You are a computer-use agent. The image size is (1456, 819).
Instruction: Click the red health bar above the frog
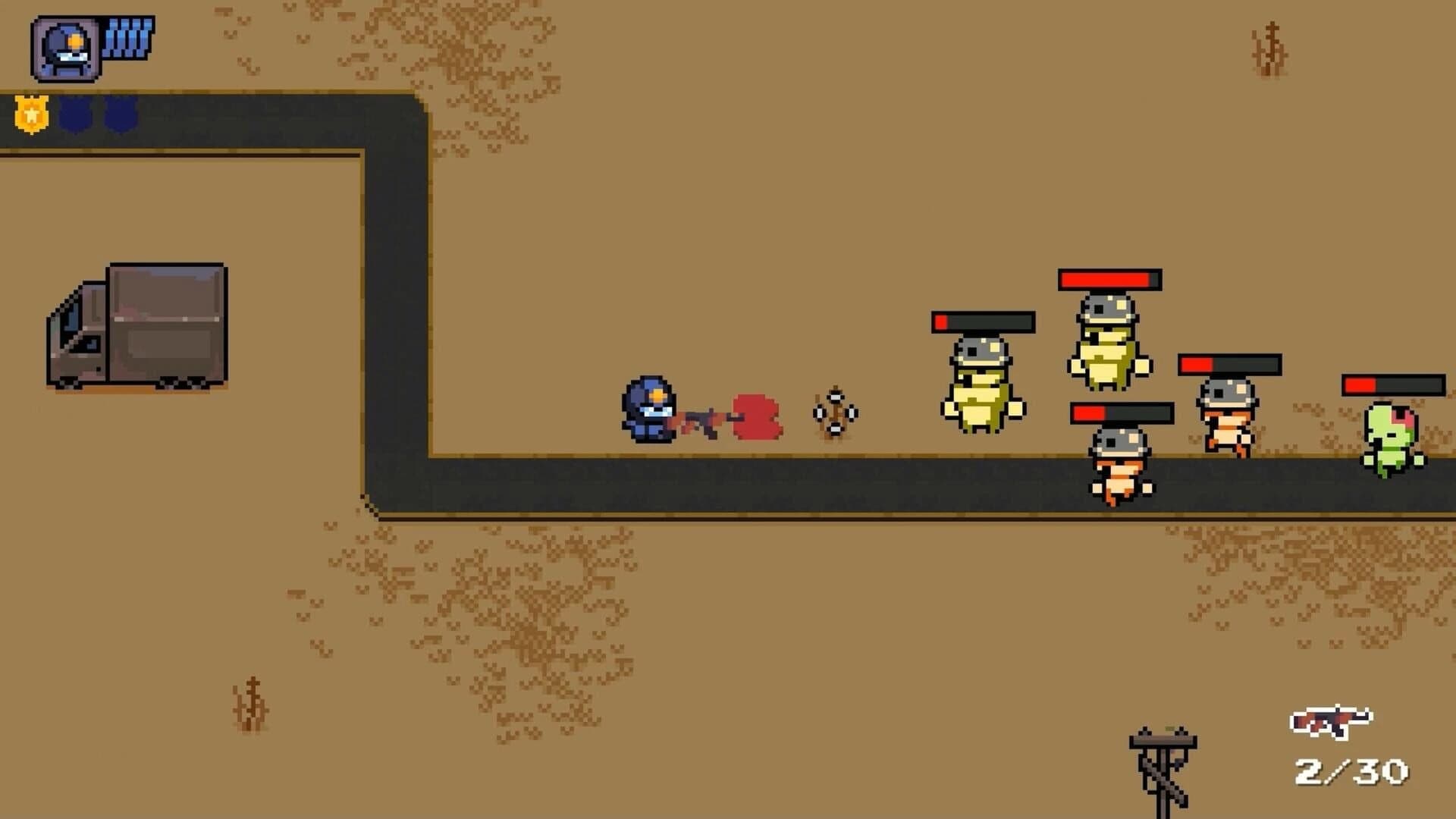point(1109,281)
